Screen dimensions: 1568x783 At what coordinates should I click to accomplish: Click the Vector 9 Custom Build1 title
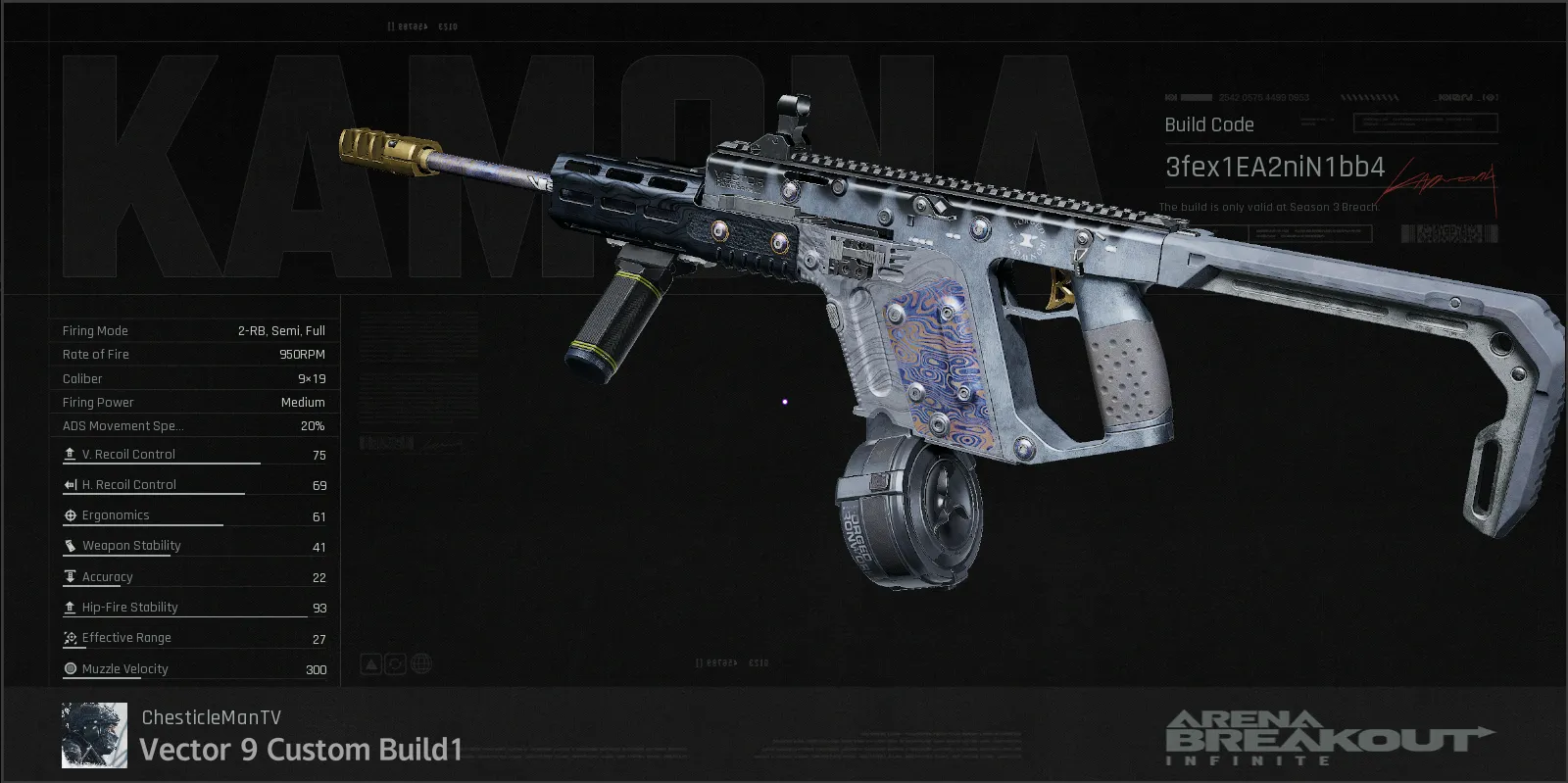[x=301, y=750]
